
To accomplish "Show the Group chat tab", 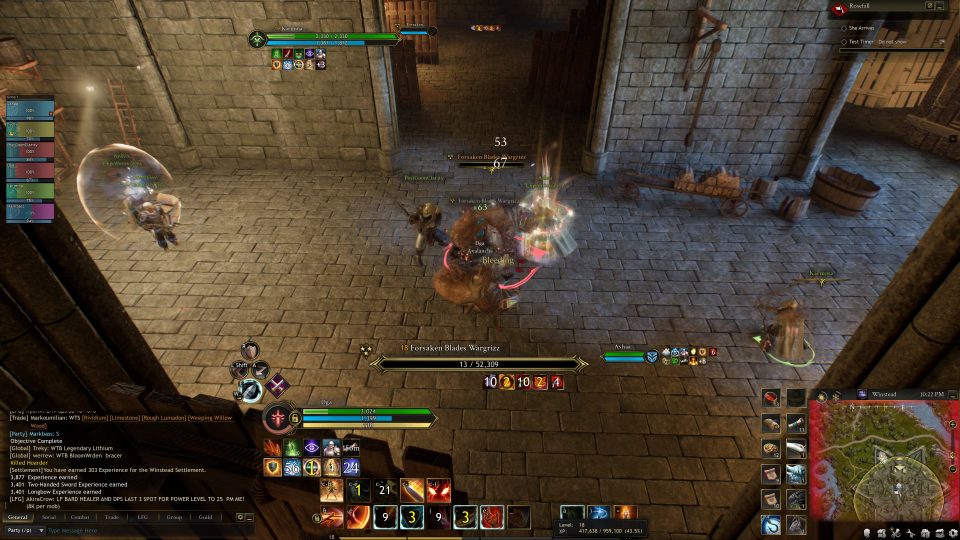I will click(x=174, y=517).
